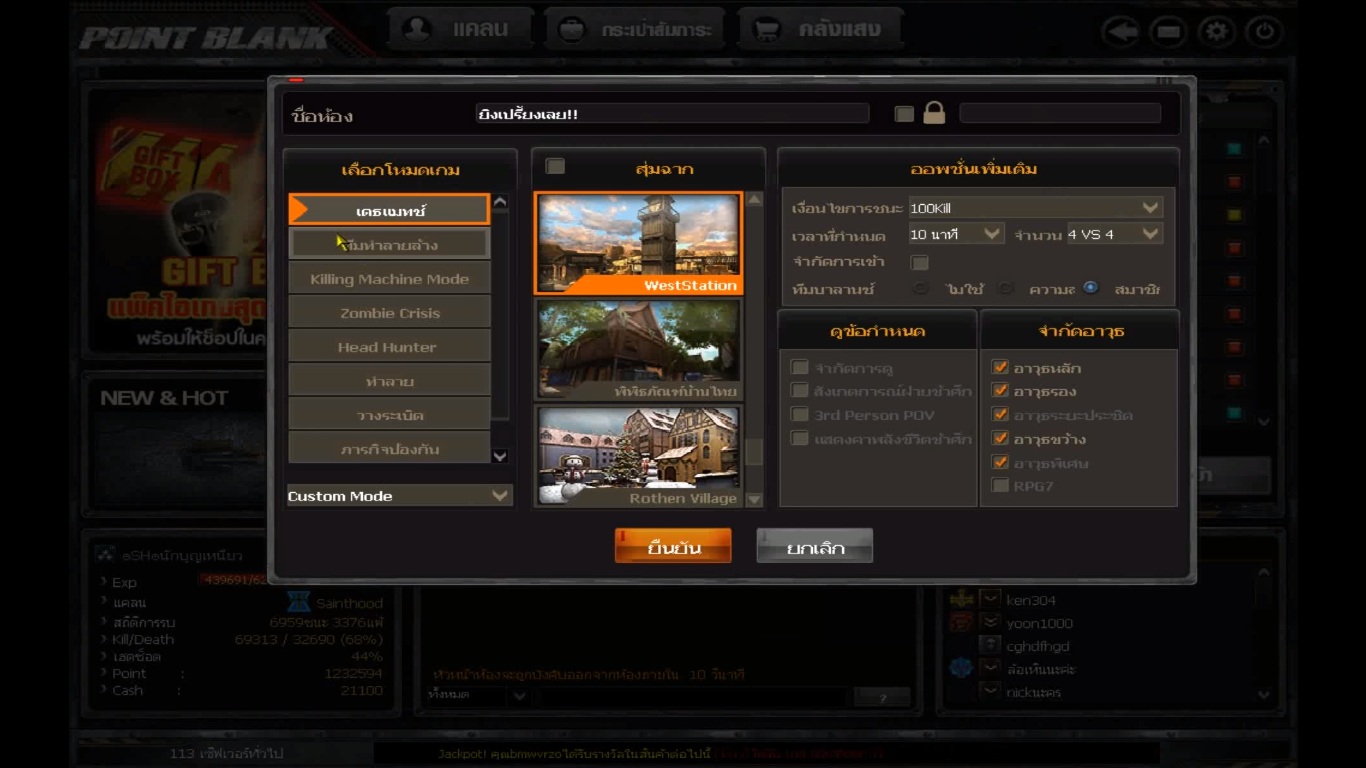Click the settings gear icon top right
Image resolution: width=1366 pixels, height=768 pixels.
click(1216, 31)
